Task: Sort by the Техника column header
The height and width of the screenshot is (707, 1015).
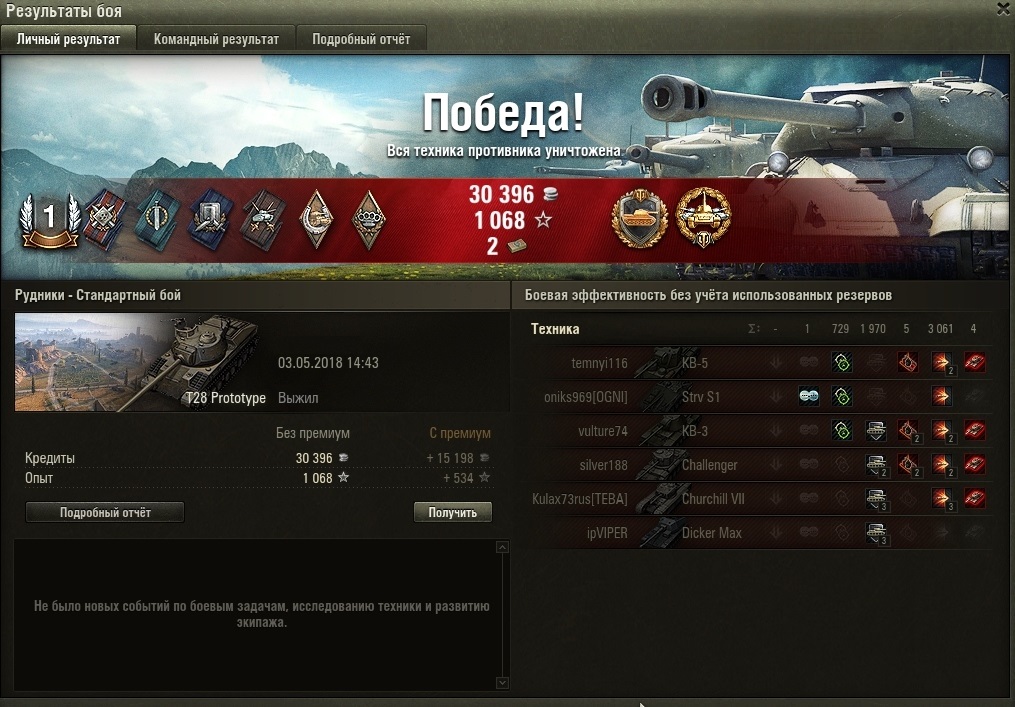Action: (555, 329)
